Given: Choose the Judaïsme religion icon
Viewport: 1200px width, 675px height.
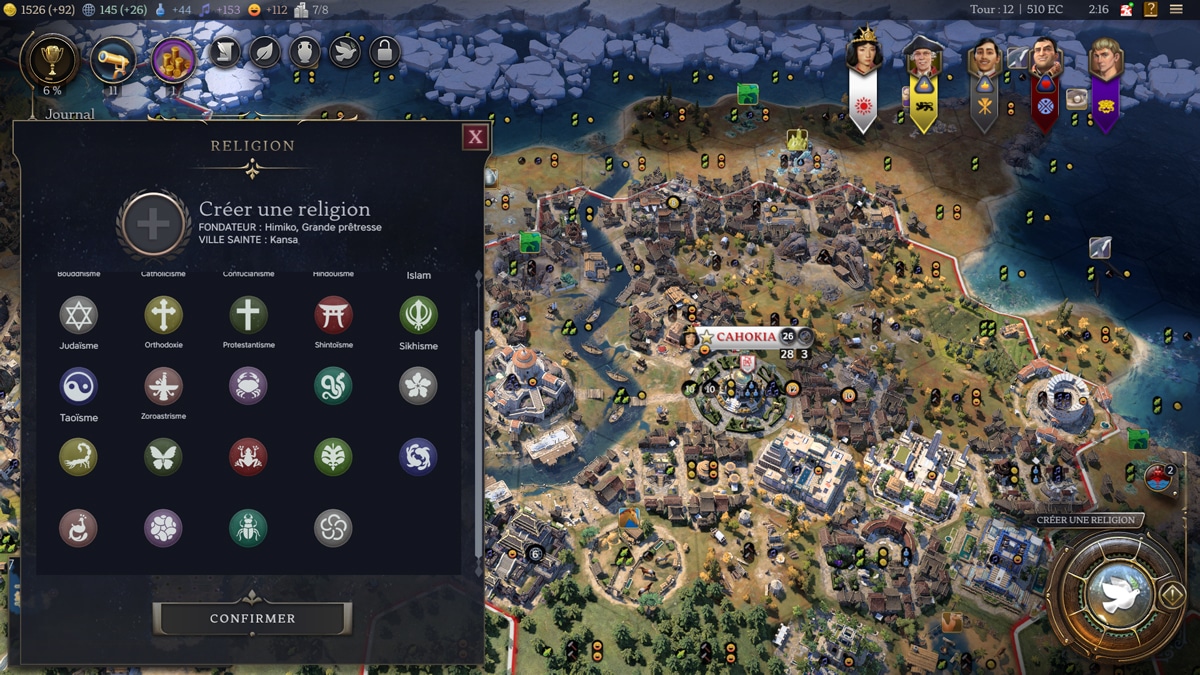Looking at the screenshot, I should (78, 315).
